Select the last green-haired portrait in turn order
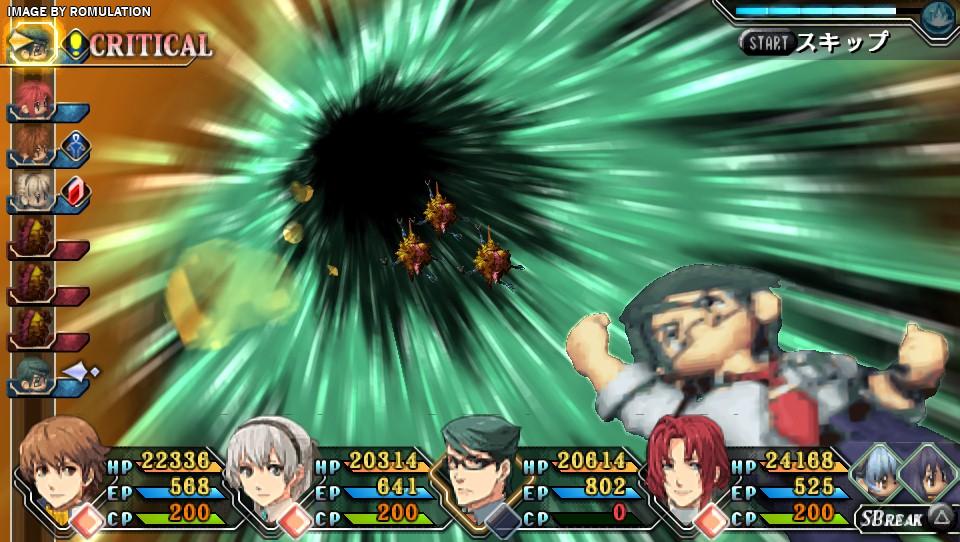Viewport: 960px width, 542px height. coord(31,376)
